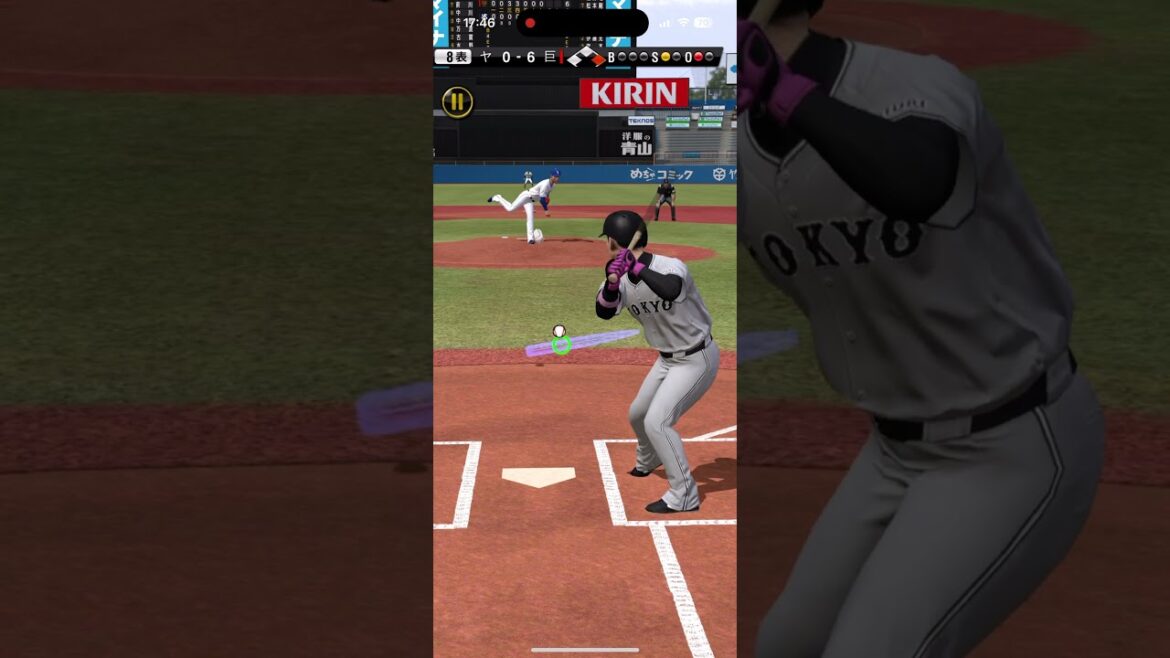Tap the red screen recording indicator
The width and height of the screenshot is (1170, 658).
coord(530,23)
